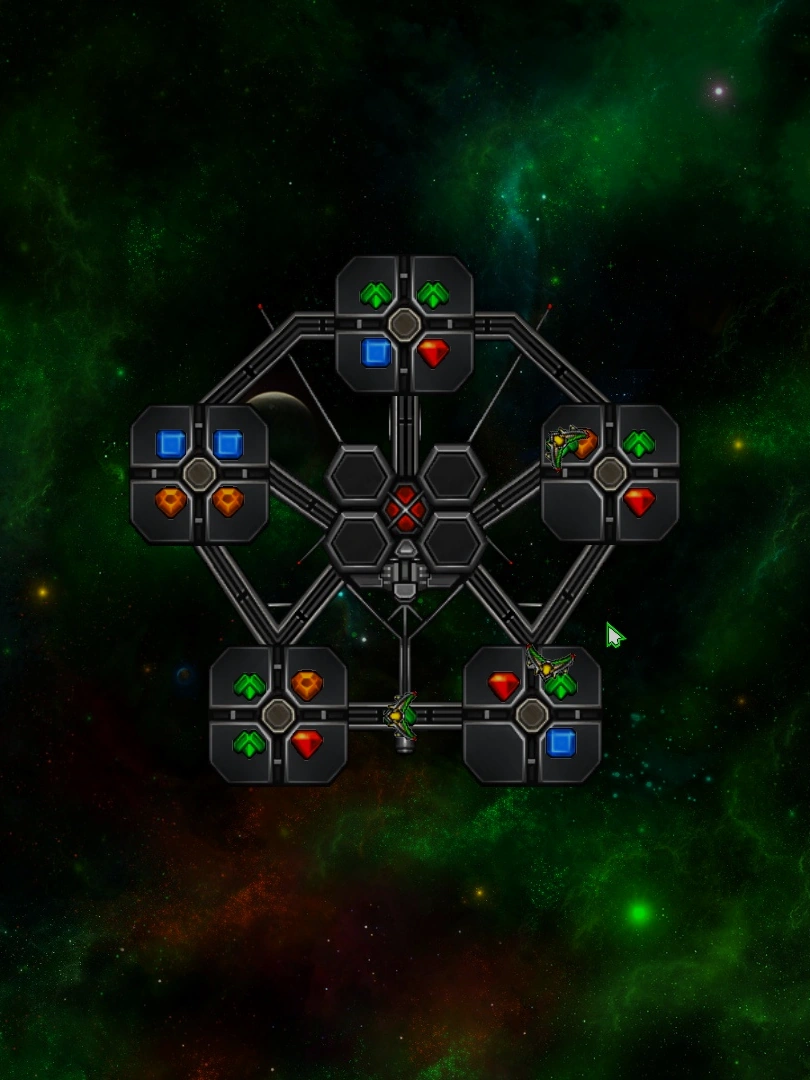Click the red X core at the station center

point(405,509)
